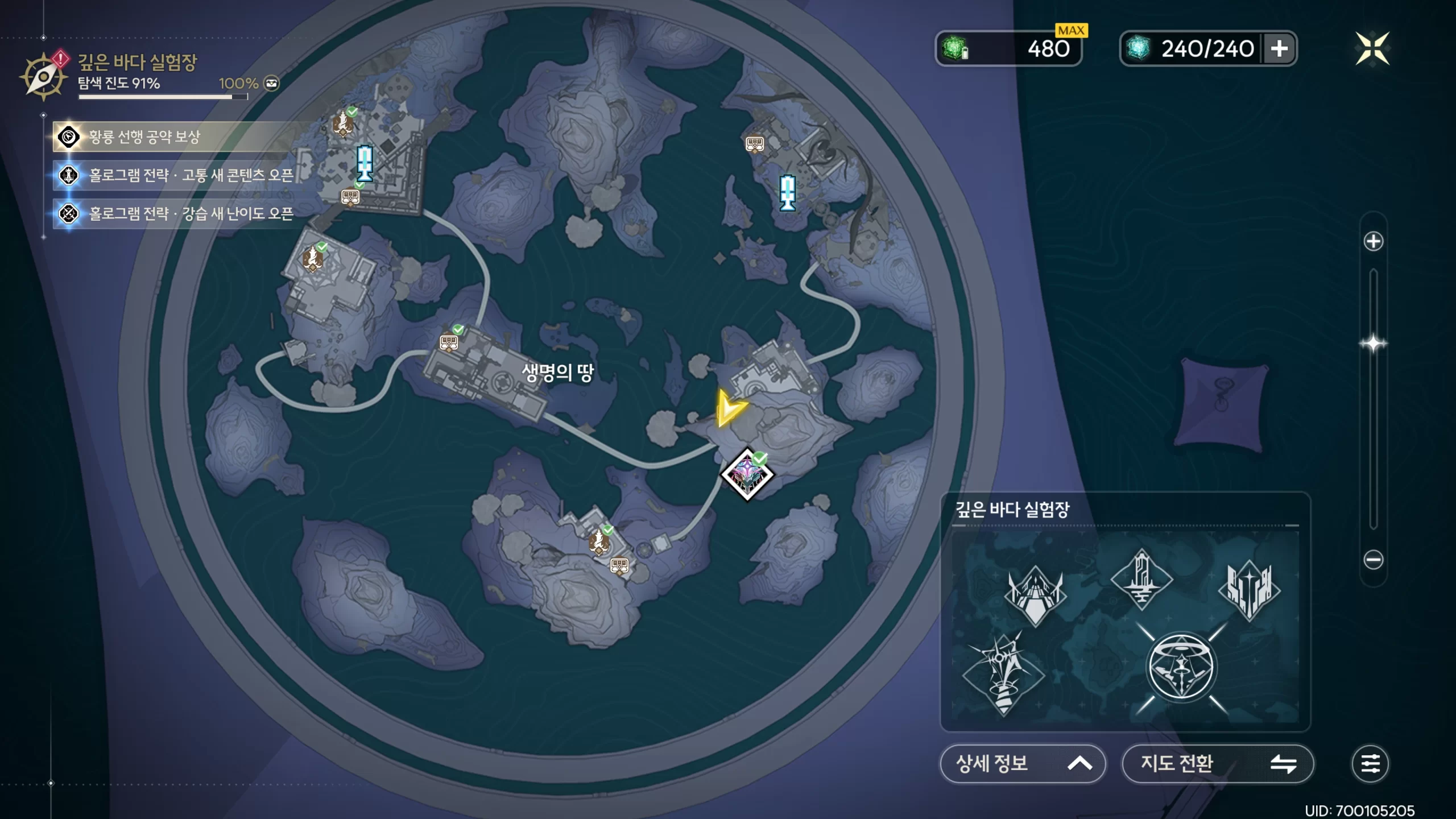The width and height of the screenshot is (1456, 819).
Task: Zoom out the map with minus button
Action: tap(1373, 560)
